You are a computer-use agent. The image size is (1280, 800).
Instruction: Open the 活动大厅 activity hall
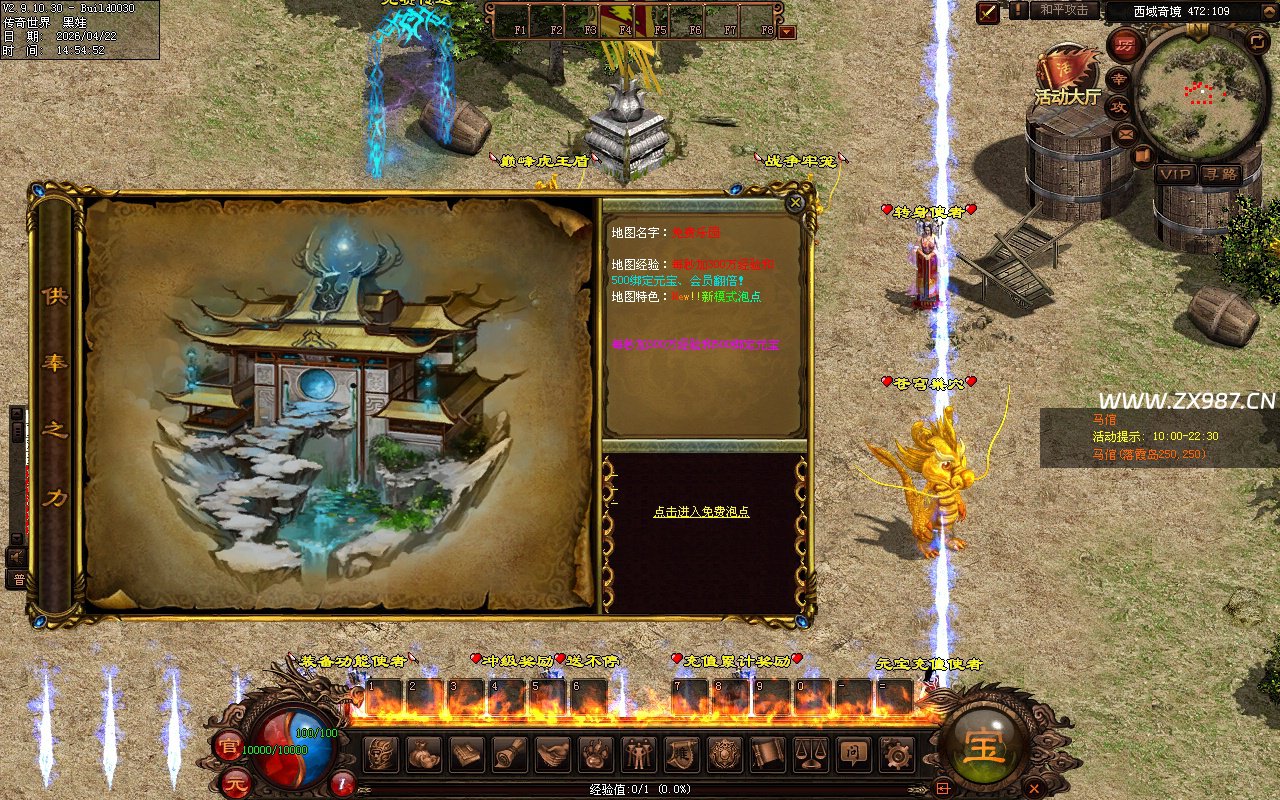pyautogui.click(x=1066, y=79)
